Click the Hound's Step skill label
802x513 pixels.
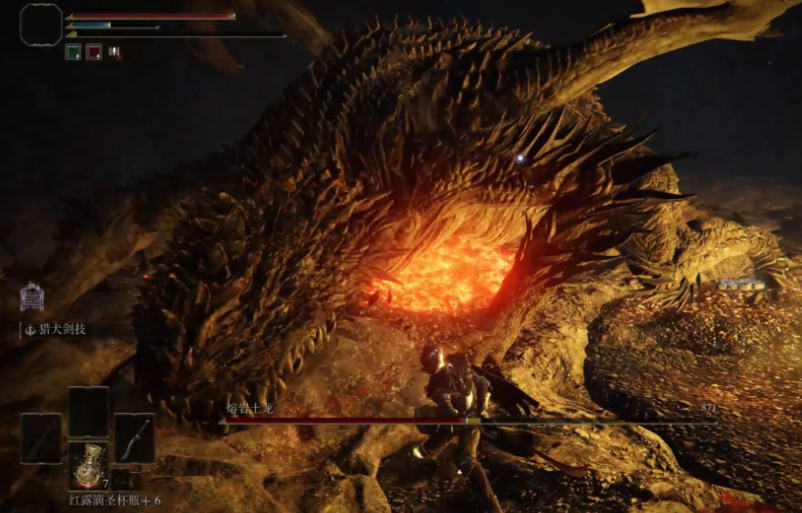click(x=64, y=327)
